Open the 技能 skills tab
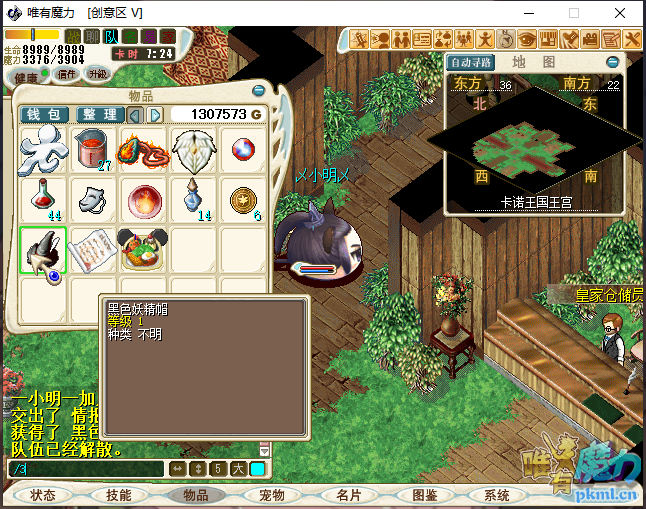 (x=119, y=495)
